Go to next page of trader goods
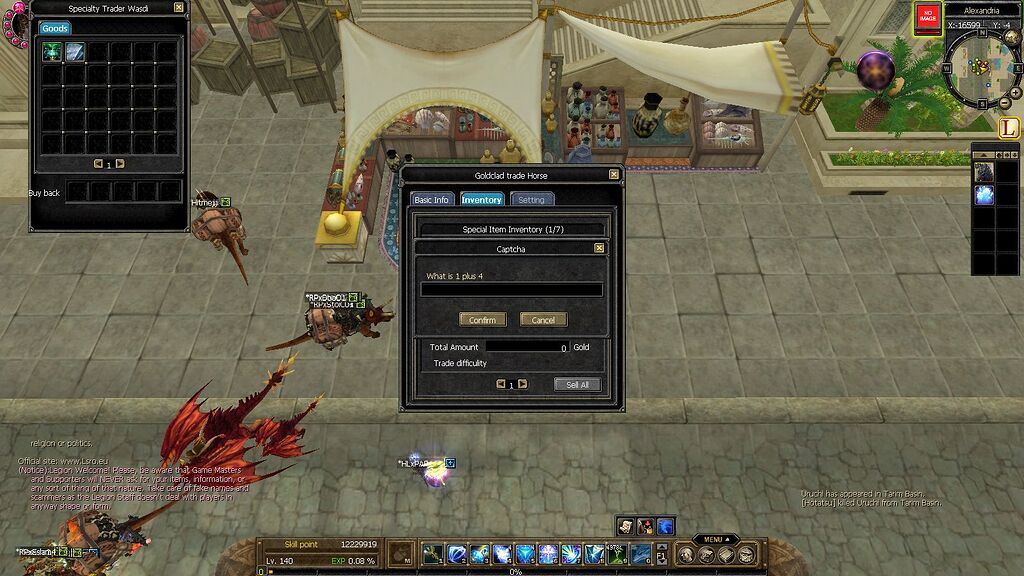 (120, 164)
